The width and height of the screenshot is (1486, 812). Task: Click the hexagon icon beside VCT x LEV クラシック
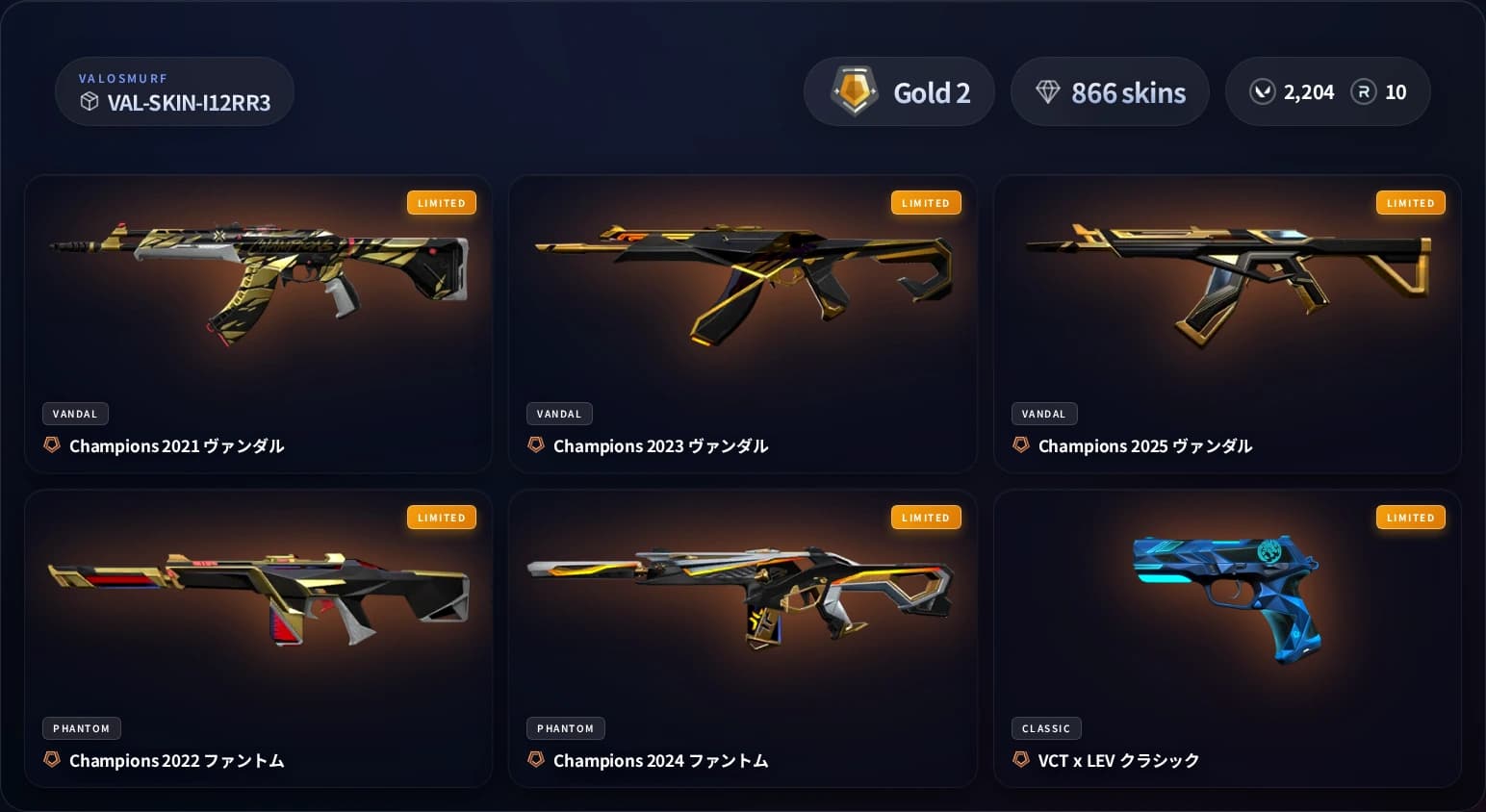coord(1020,760)
